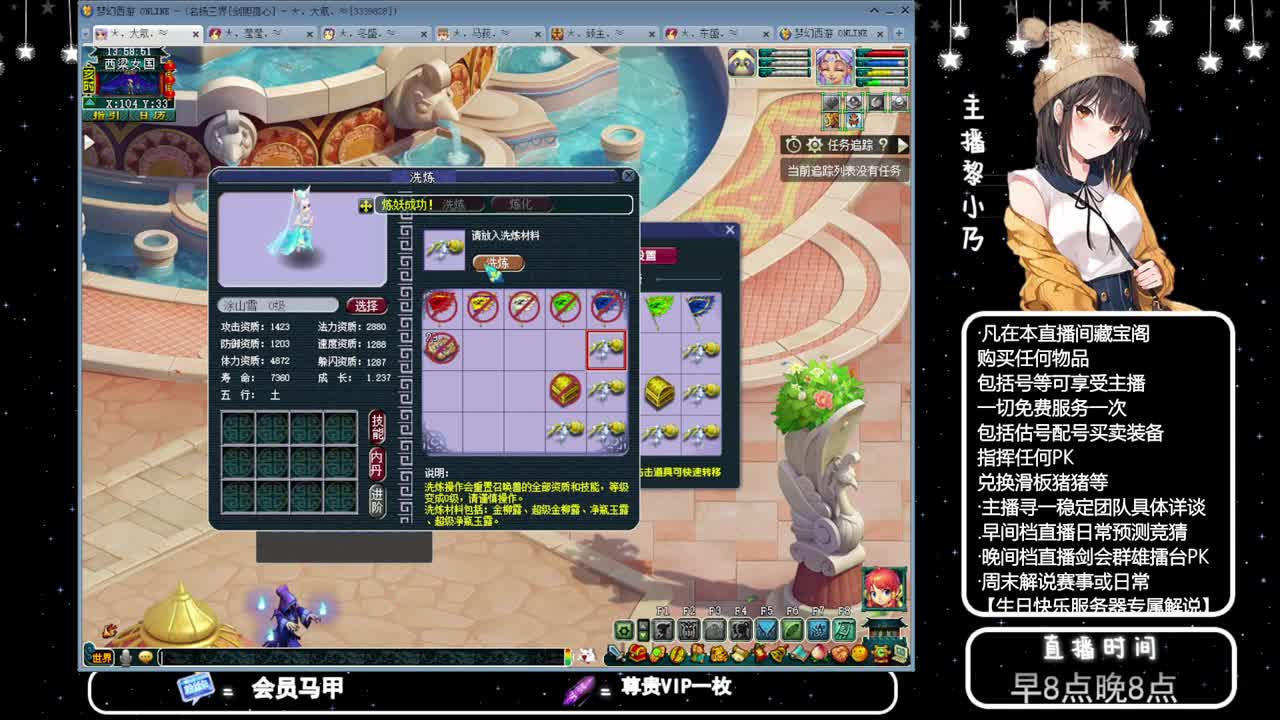Open the treasure chest inventory icon
Screen dimensions: 1280x720
[637, 654]
